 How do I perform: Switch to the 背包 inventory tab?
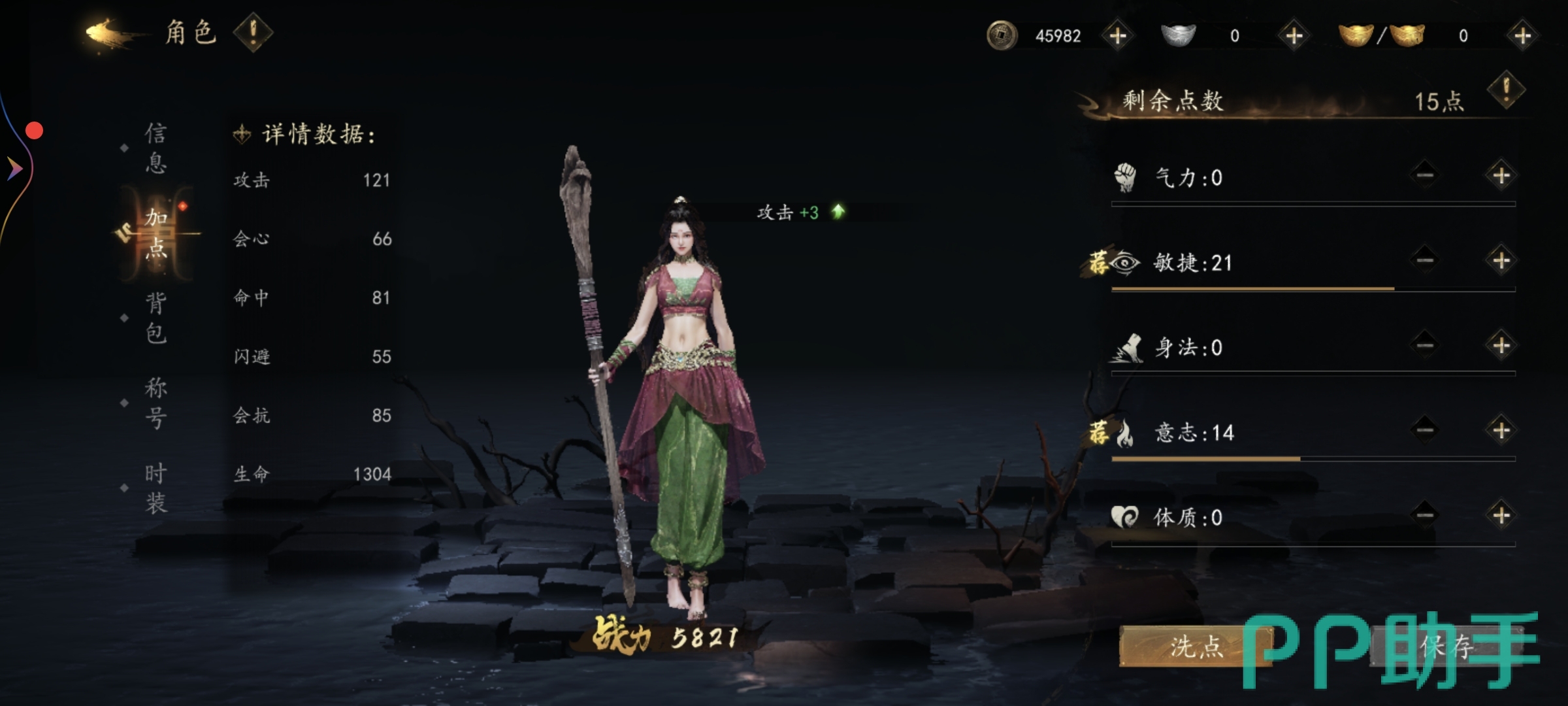155,318
